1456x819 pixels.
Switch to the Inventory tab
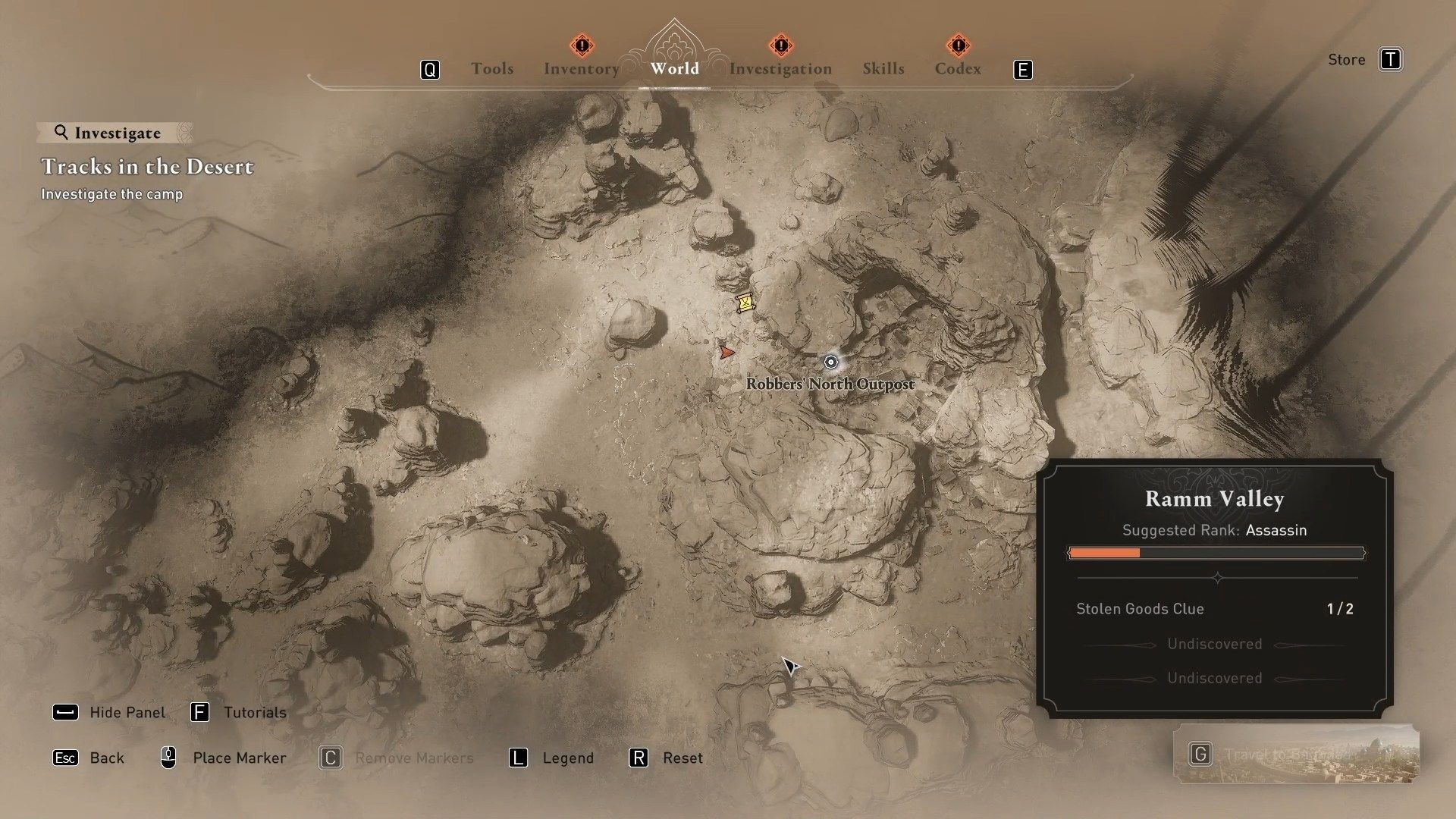(581, 68)
